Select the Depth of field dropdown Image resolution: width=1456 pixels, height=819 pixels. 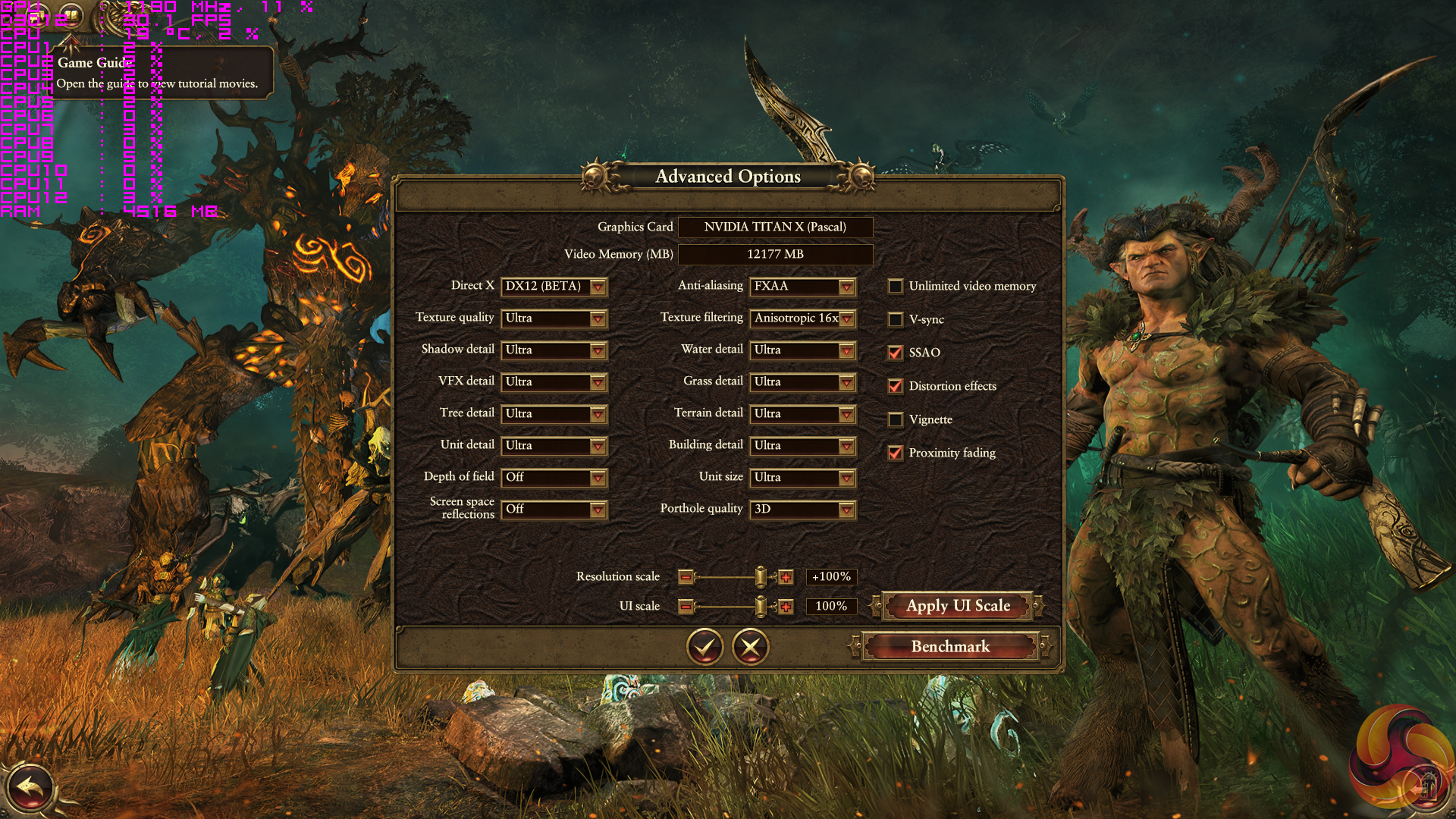[554, 478]
